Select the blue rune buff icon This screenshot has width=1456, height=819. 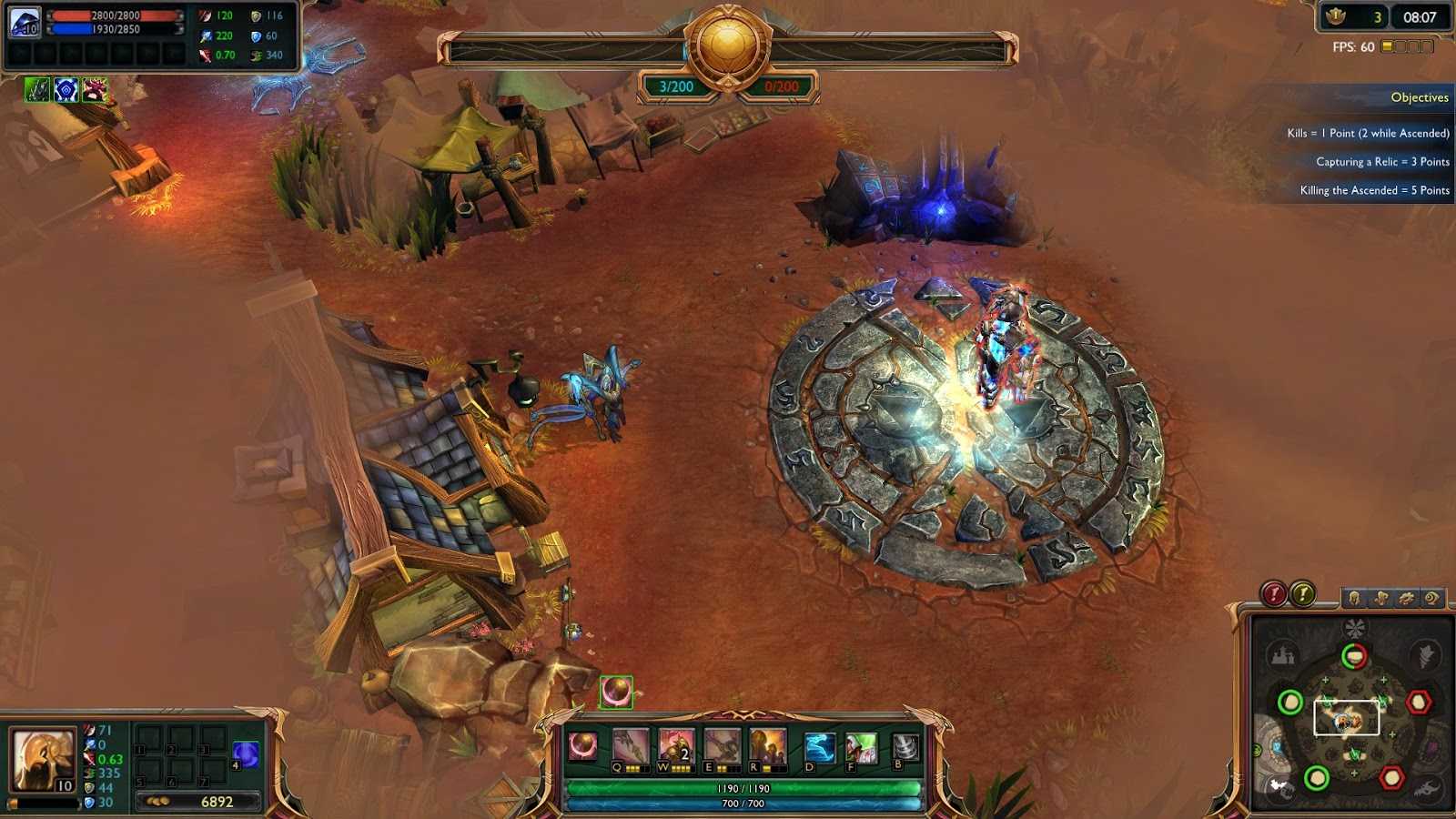tap(66, 89)
